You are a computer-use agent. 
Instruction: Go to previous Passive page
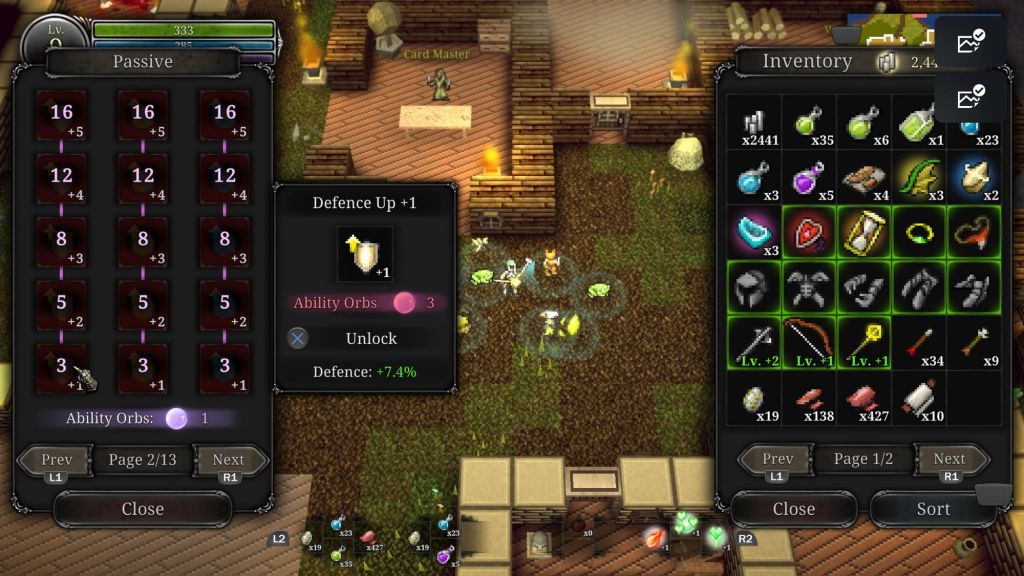(57, 461)
